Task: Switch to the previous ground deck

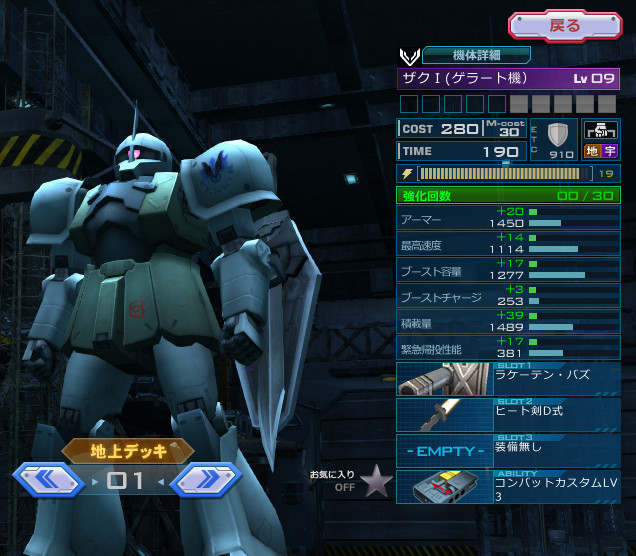Action: pyautogui.click(x=48, y=481)
